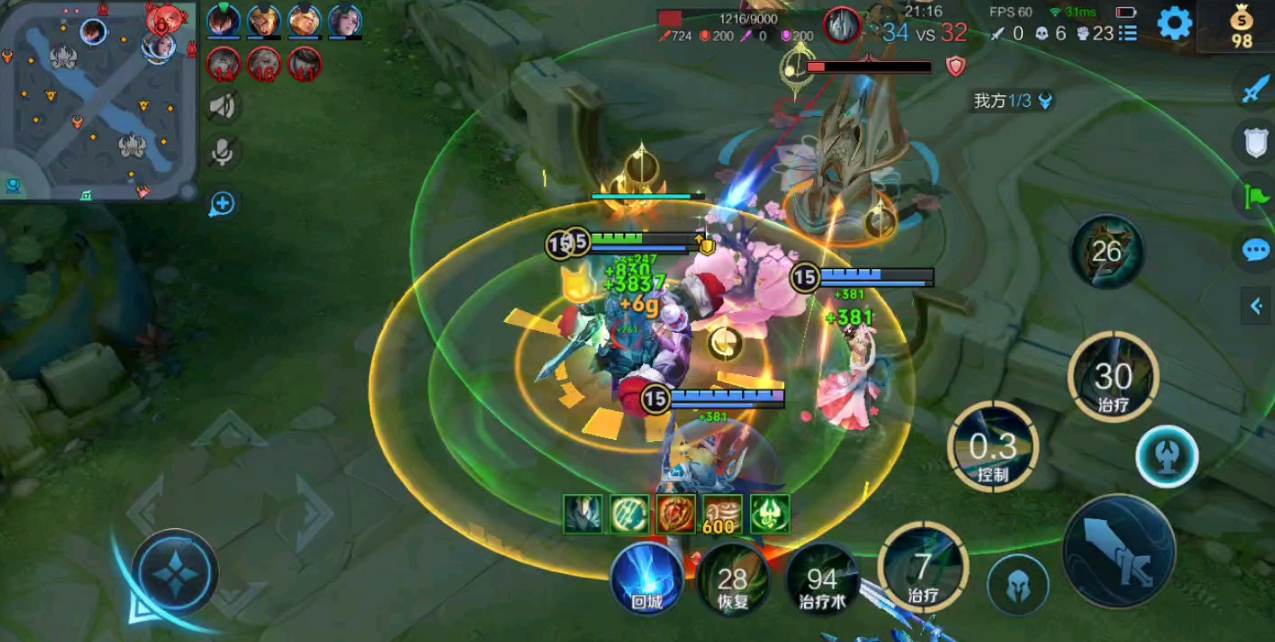This screenshot has width=1275, height=642.
Task: Send the green flag gather signal
Action: click(1255, 197)
